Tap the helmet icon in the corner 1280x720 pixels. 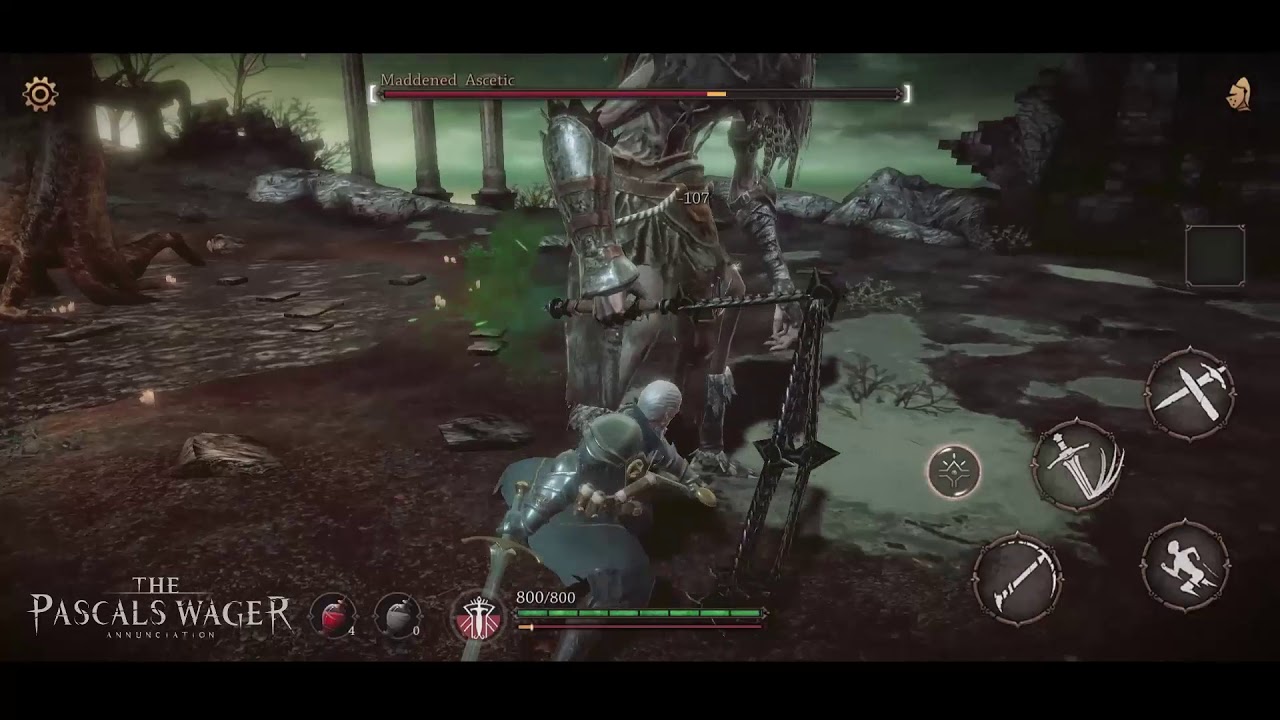(x=1239, y=94)
